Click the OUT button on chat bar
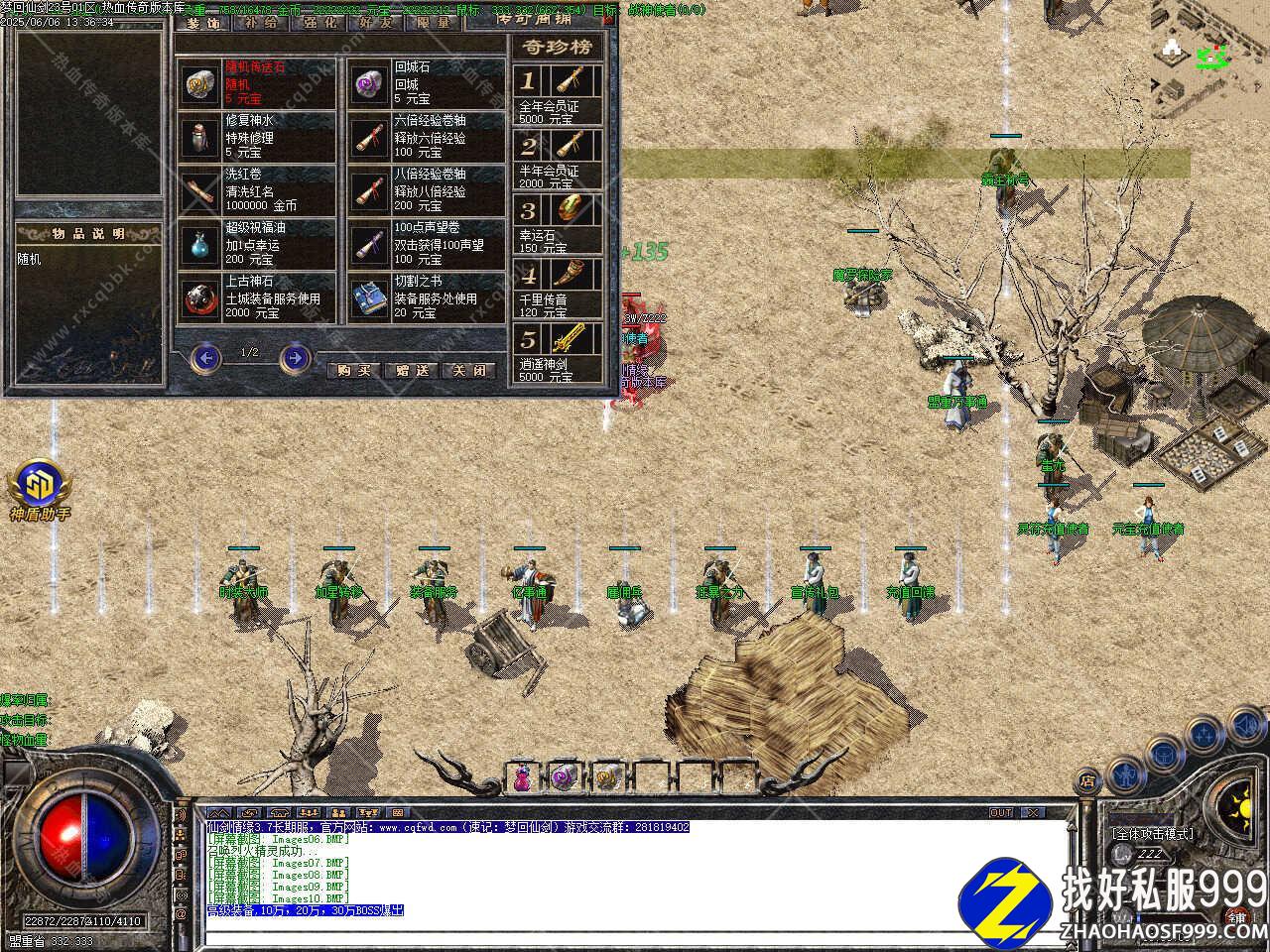1270x952 pixels. click(x=1001, y=813)
